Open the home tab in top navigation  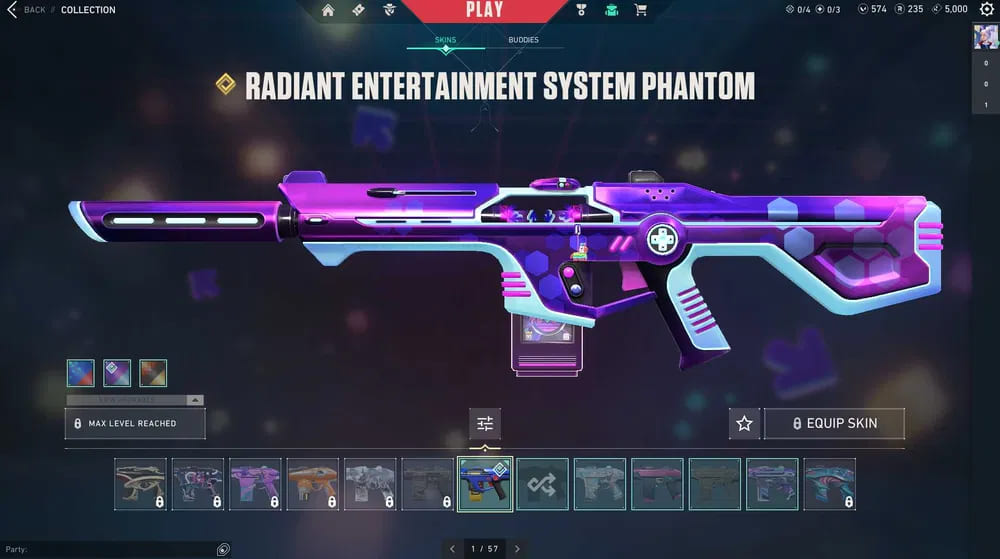point(328,10)
